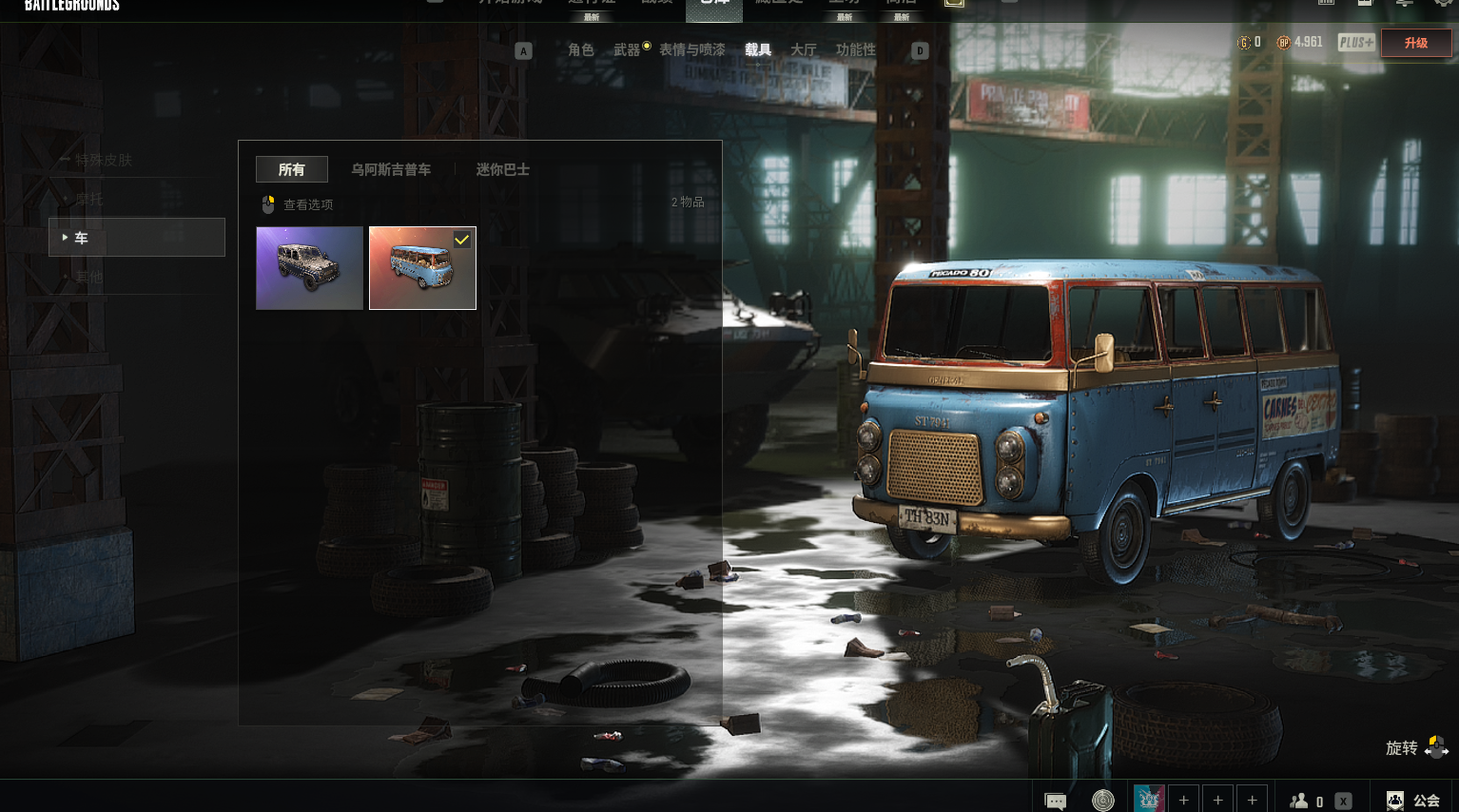The height and width of the screenshot is (812, 1459).
Task: Filter by 乌阿斯吉普车
Action: point(391,169)
